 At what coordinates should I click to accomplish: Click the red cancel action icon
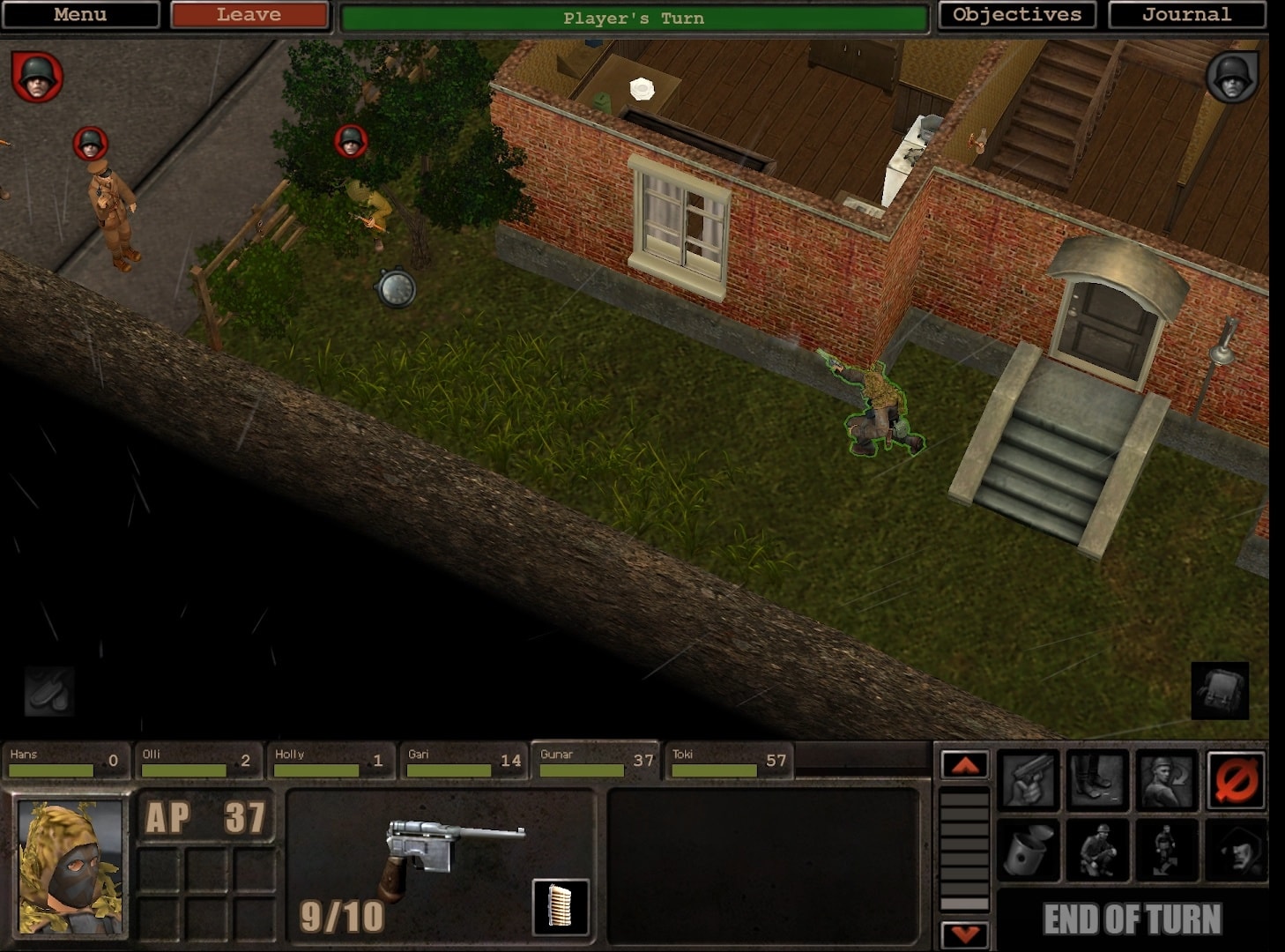click(1235, 780)
